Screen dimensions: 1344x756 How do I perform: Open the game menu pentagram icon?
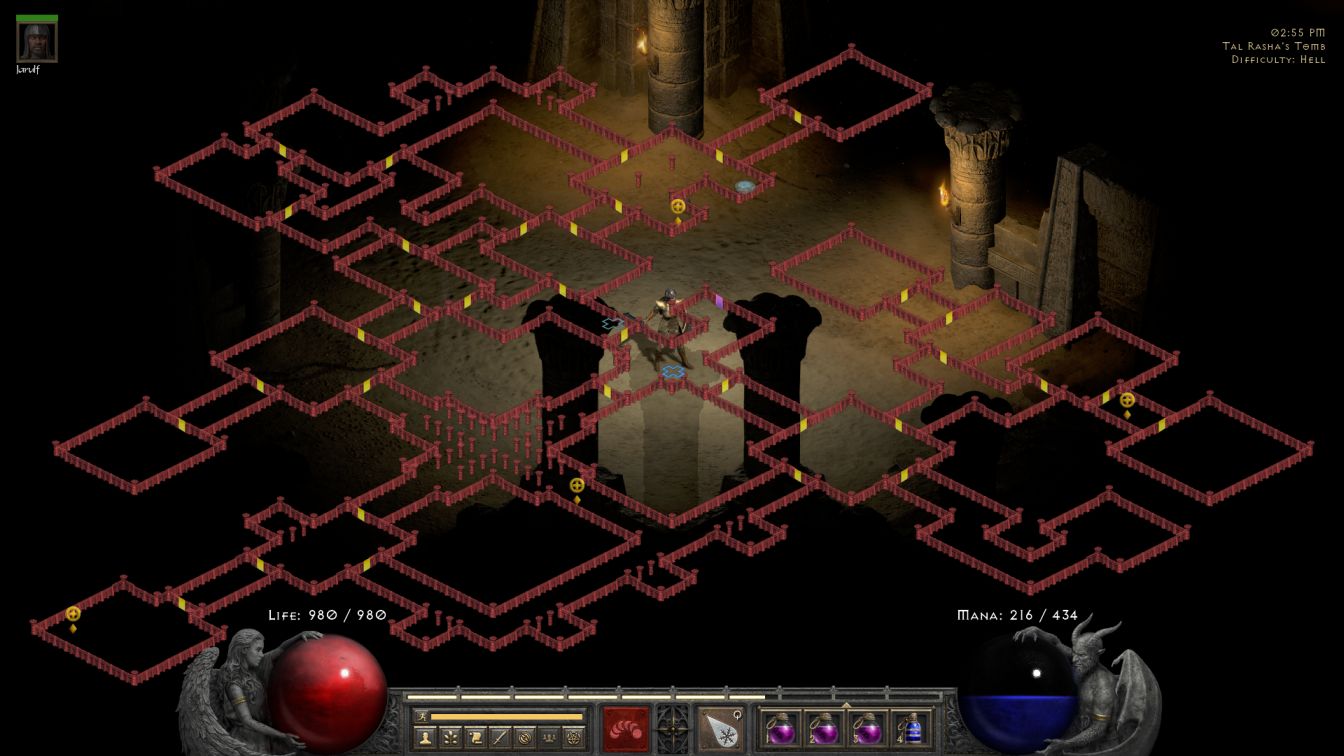573,738
